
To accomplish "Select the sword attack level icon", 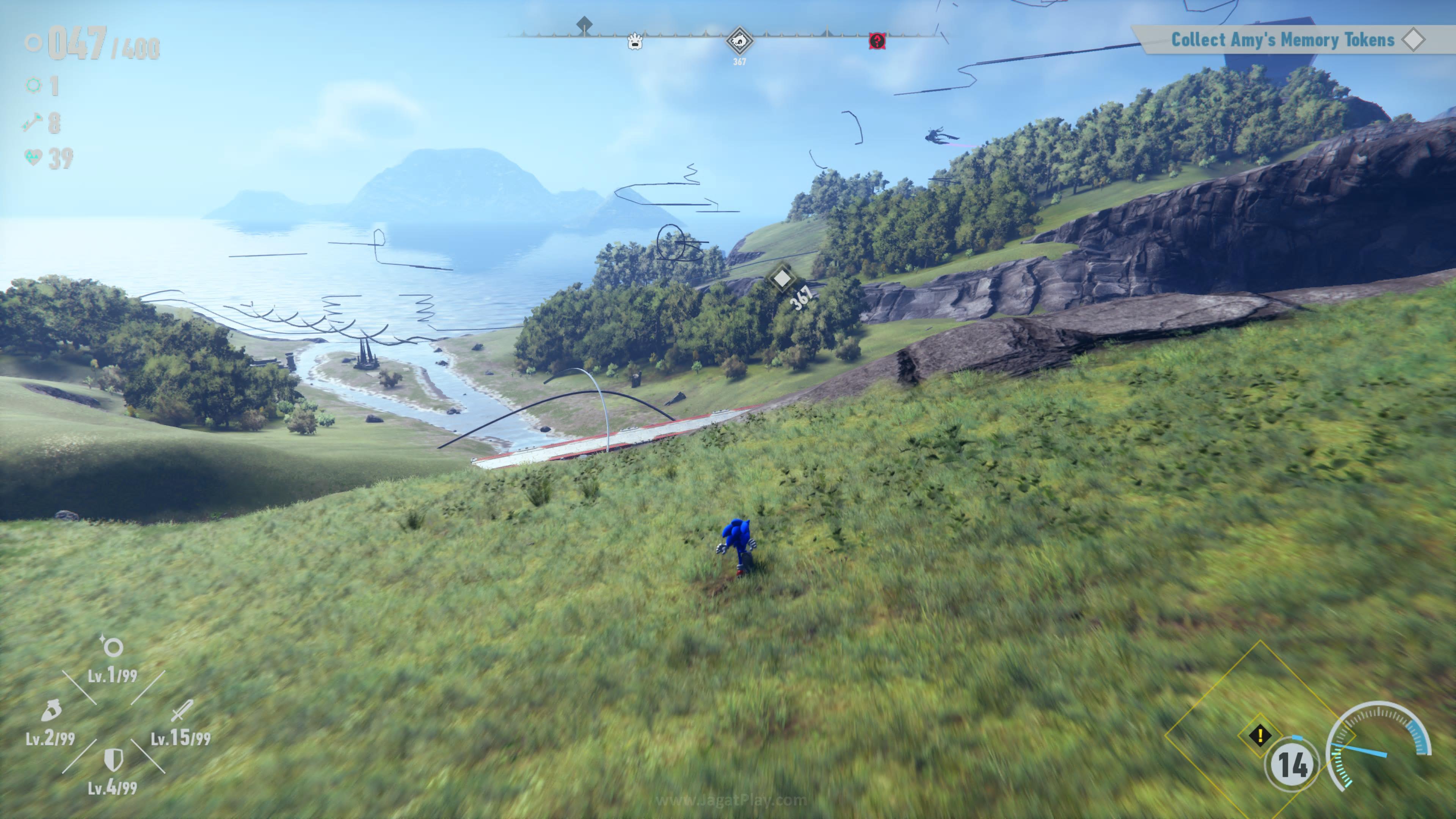I will click(182, 711).
